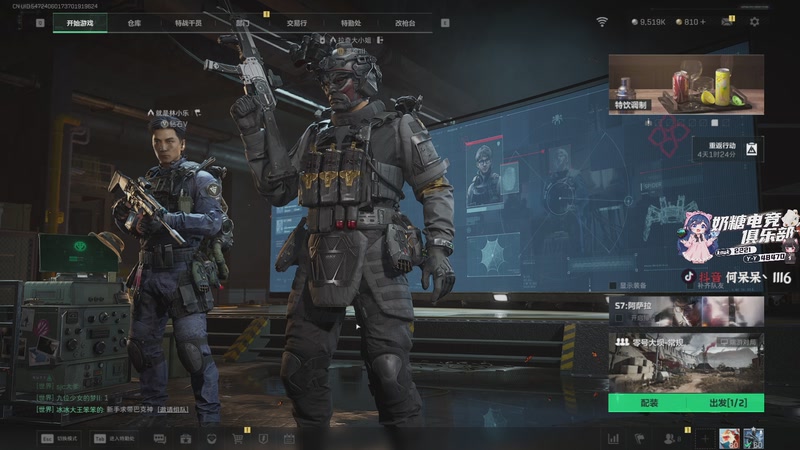Screen dimensions: 800x450
Task: Open the settings gear icon
Action: pyautogui.click(x=754, y=22)
